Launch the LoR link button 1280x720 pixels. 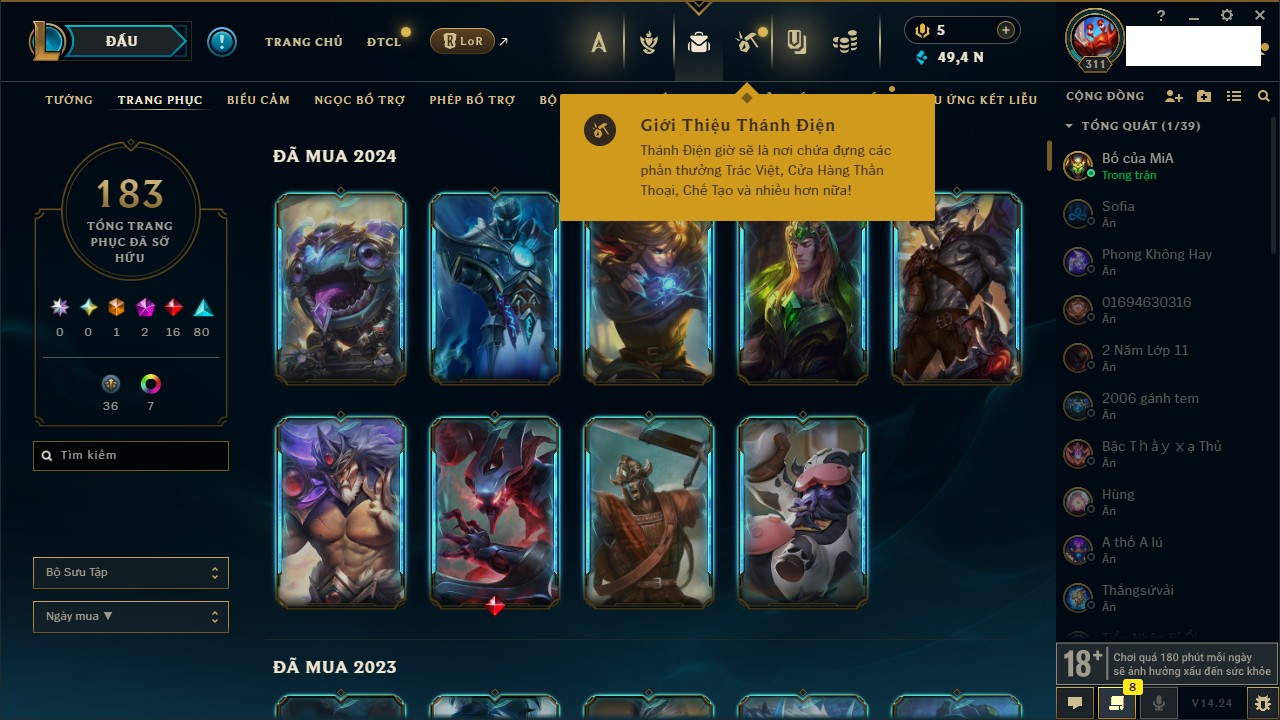(x=462, y=41)
